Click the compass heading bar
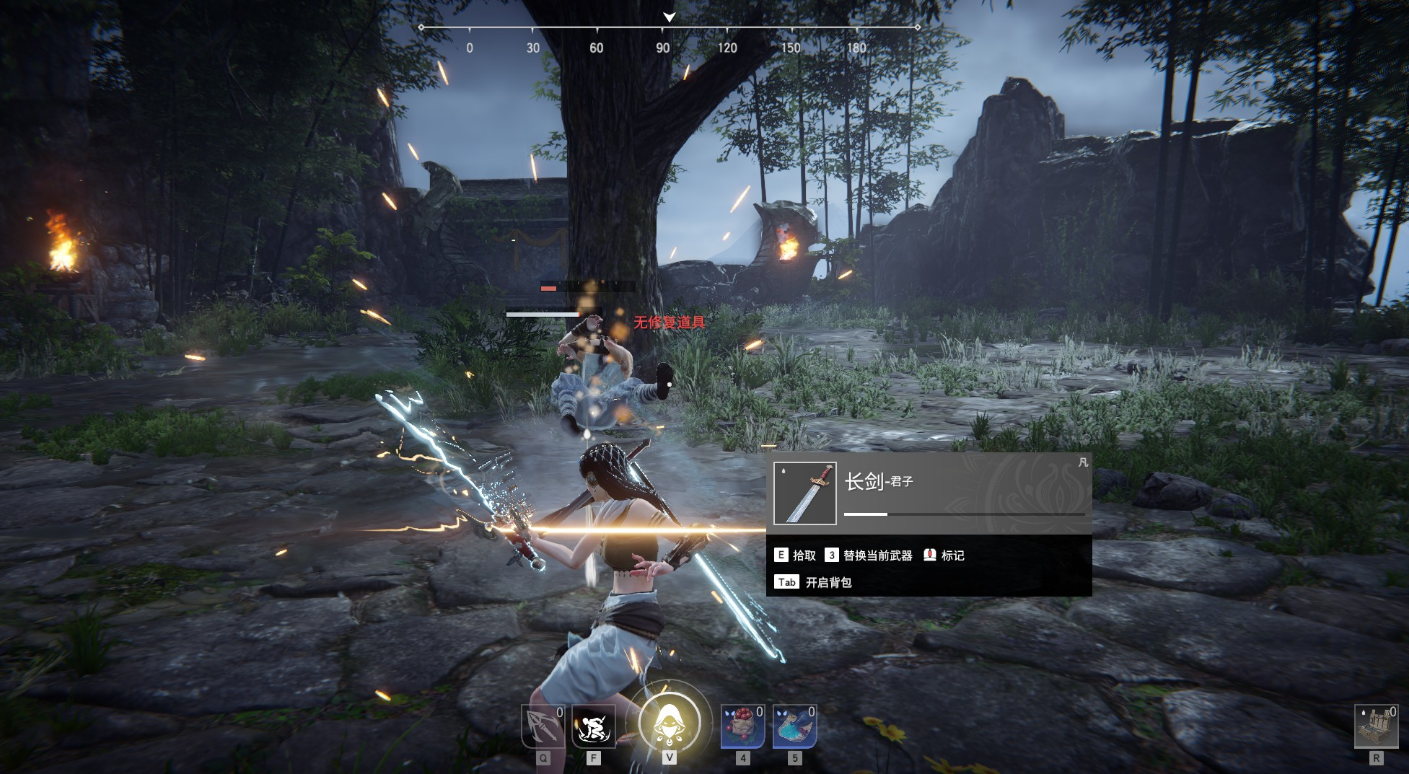The width and height of the screenshot is (1409, 774). click(669, 28)
